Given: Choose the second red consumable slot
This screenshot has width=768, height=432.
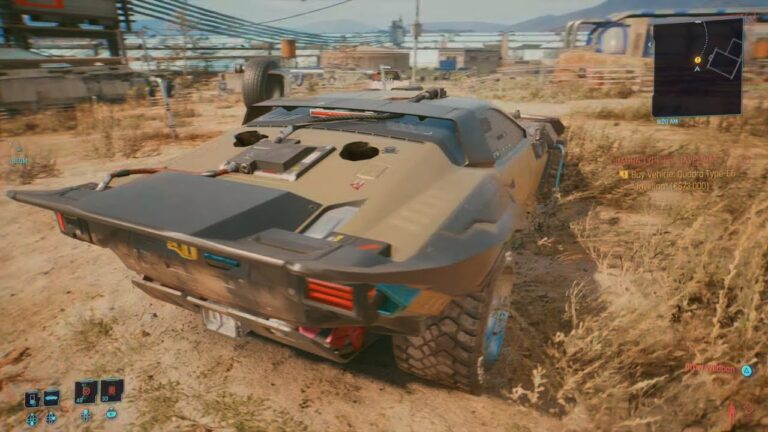Looking at the screenshot, I should click(x=111, y=390).
